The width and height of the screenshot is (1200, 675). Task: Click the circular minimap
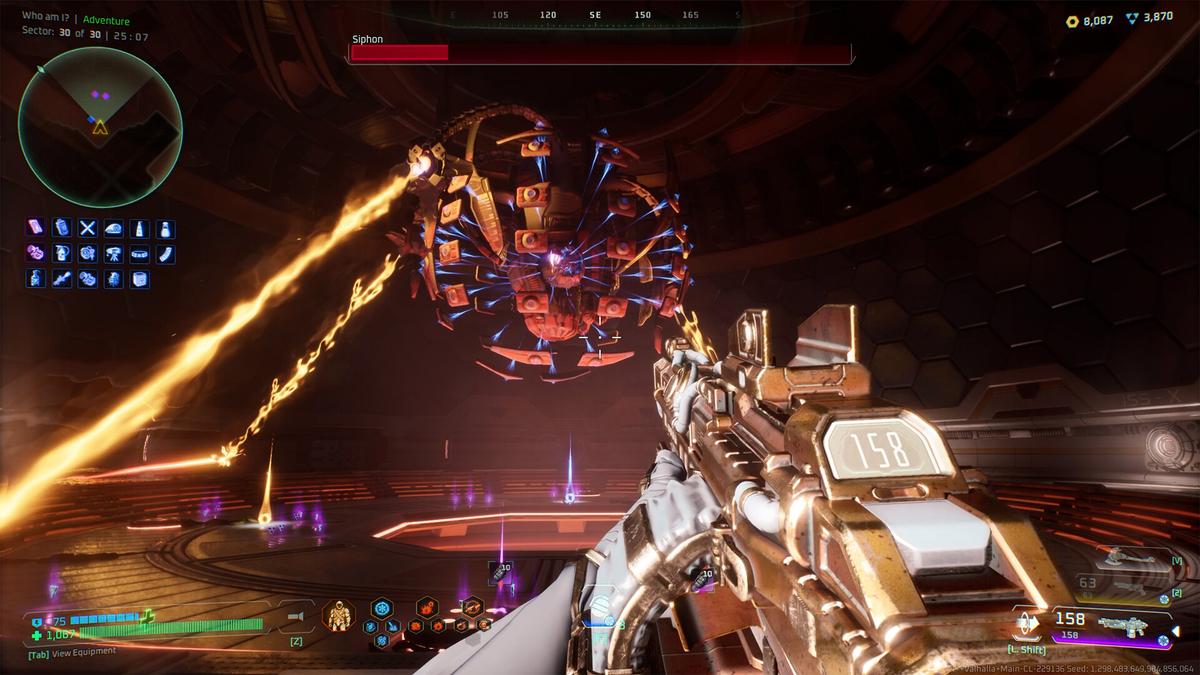[x=100, y=127]
